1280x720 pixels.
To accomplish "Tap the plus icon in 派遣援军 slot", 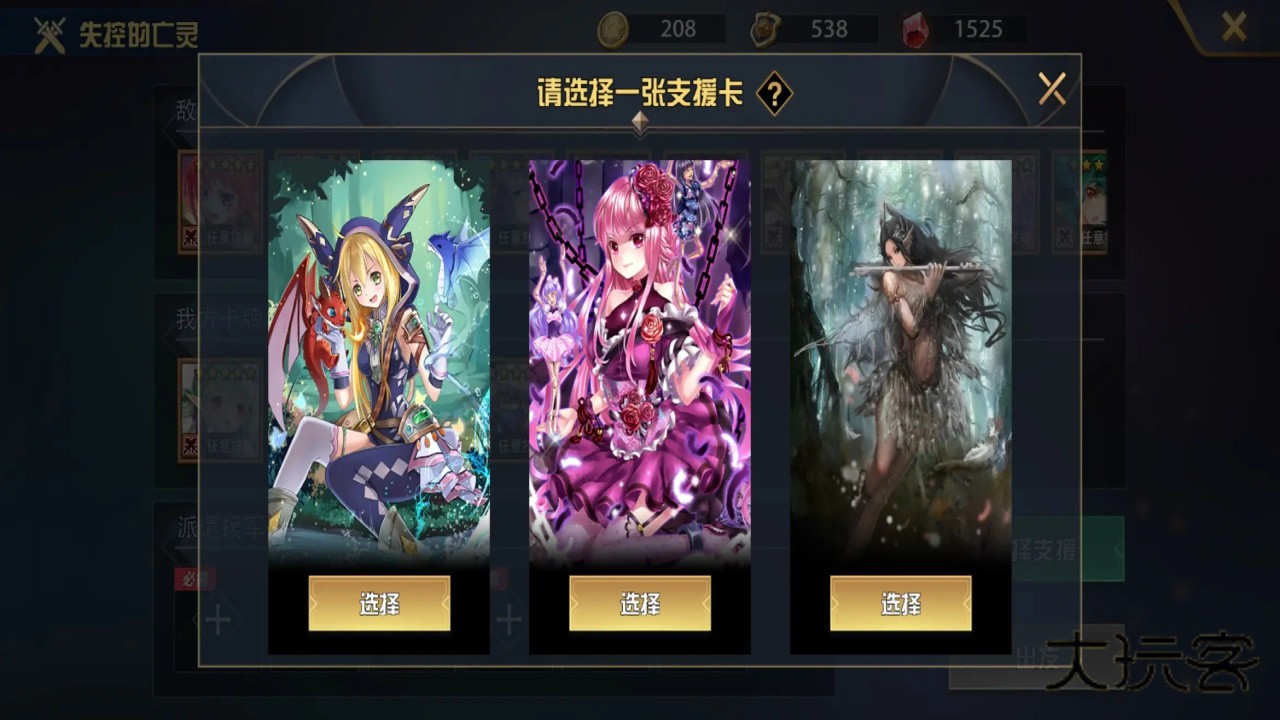I will pos(216,620).
